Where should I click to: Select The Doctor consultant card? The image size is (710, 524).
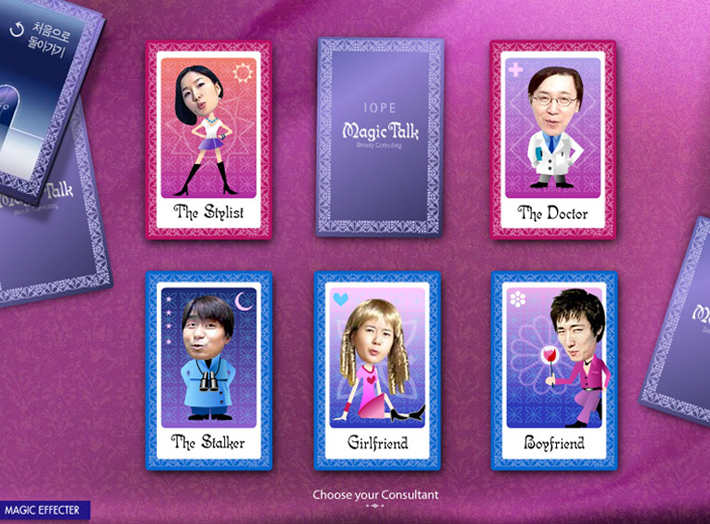(x=552, y=140)
